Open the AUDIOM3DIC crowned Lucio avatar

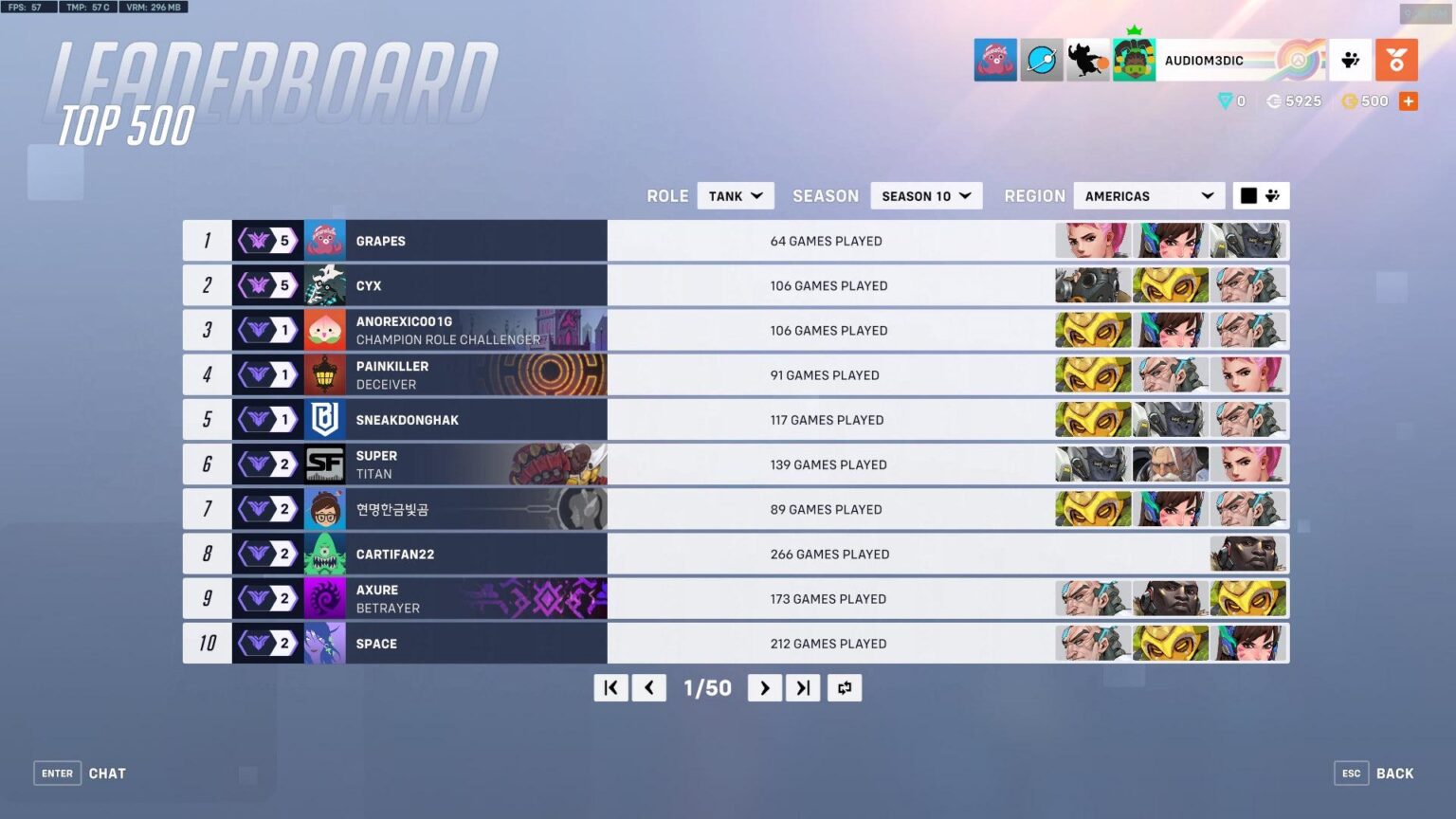coord(1134,59)
